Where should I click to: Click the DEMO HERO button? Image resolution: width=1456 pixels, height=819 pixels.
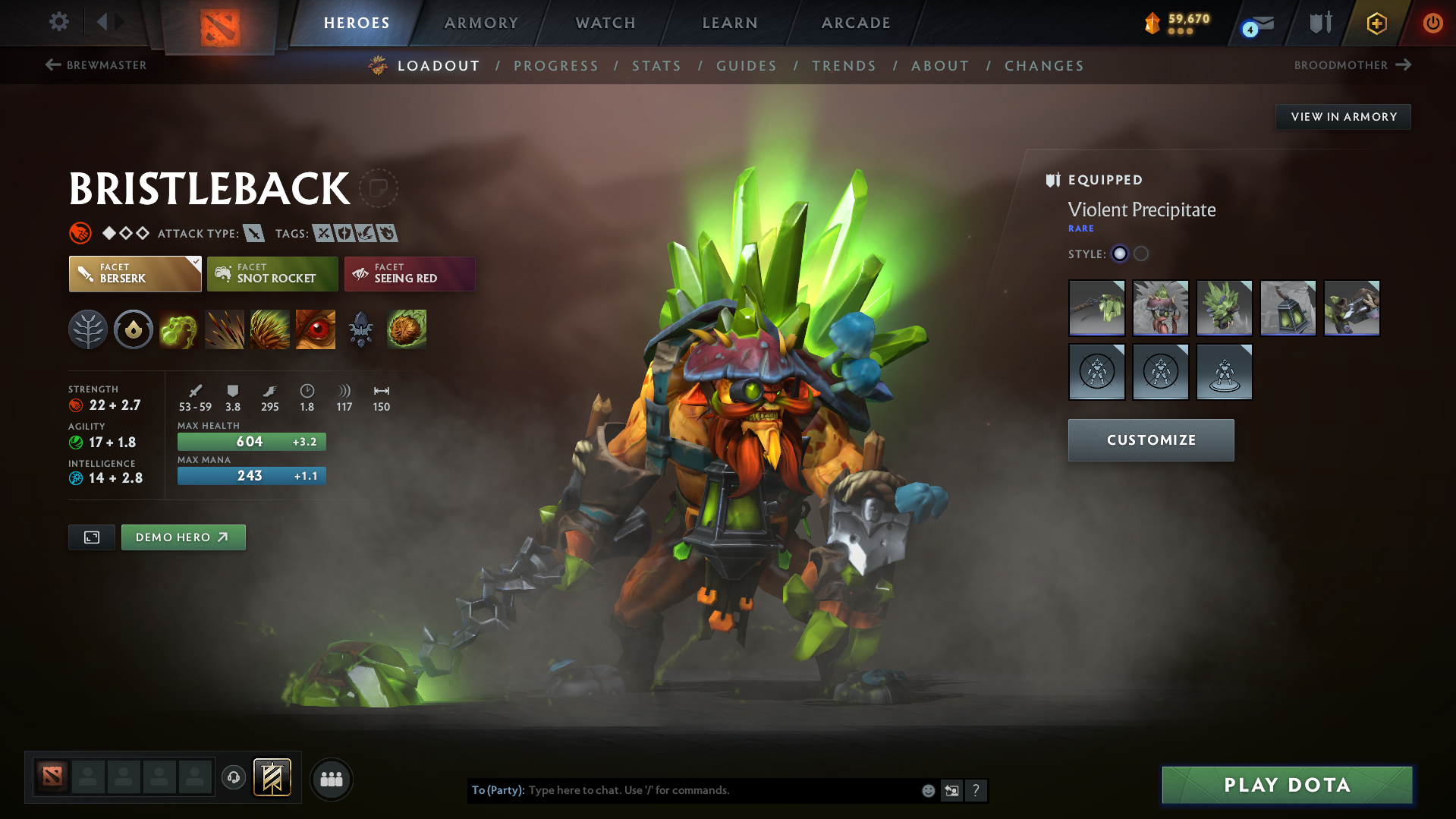click(x=183, y=537)
